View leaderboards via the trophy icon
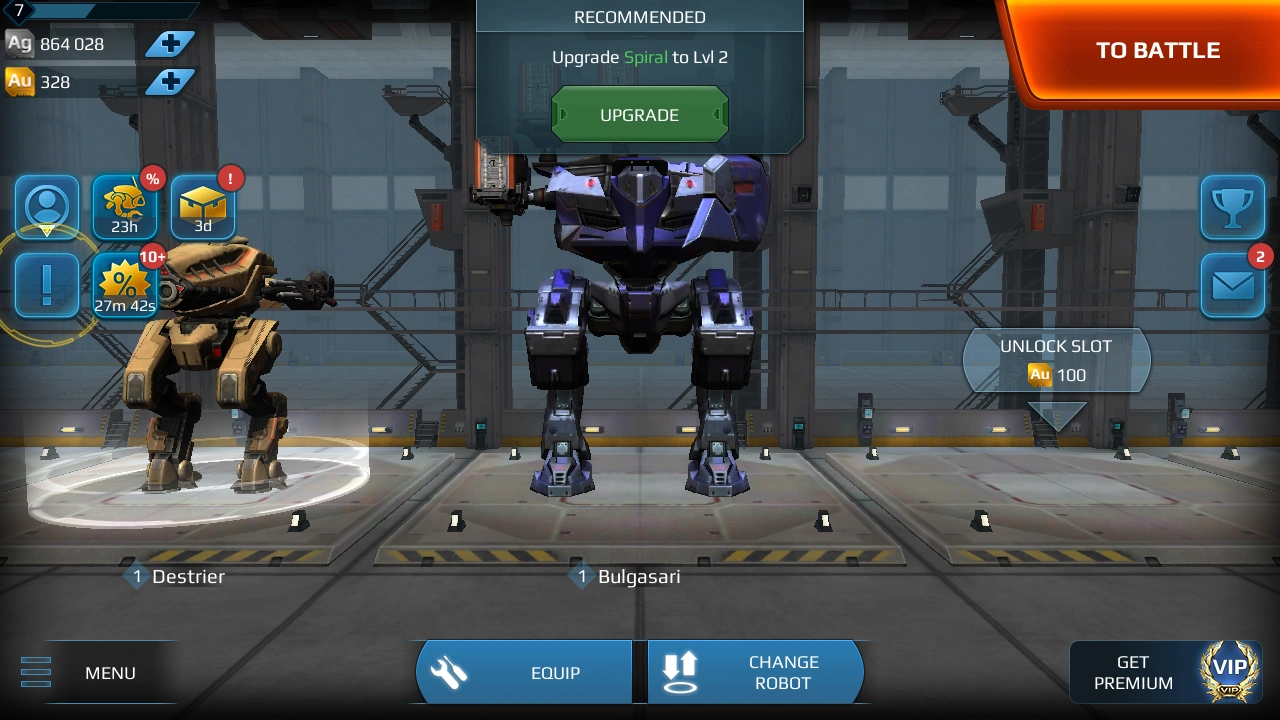The height and width of the screenshot is (720, 1280). 1232,209
